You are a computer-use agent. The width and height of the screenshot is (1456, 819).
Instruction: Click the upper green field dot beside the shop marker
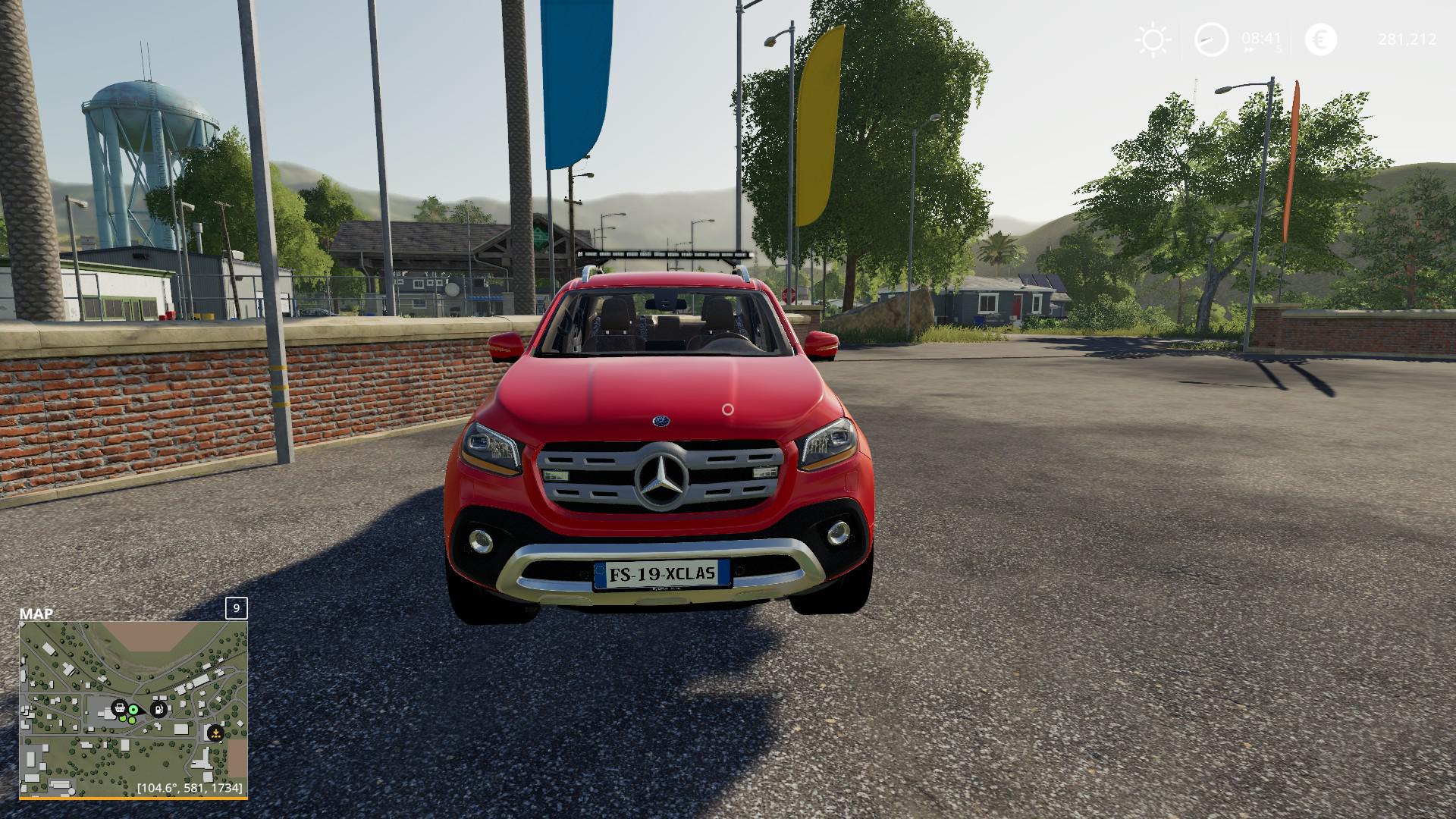click(x=123, y=719)
